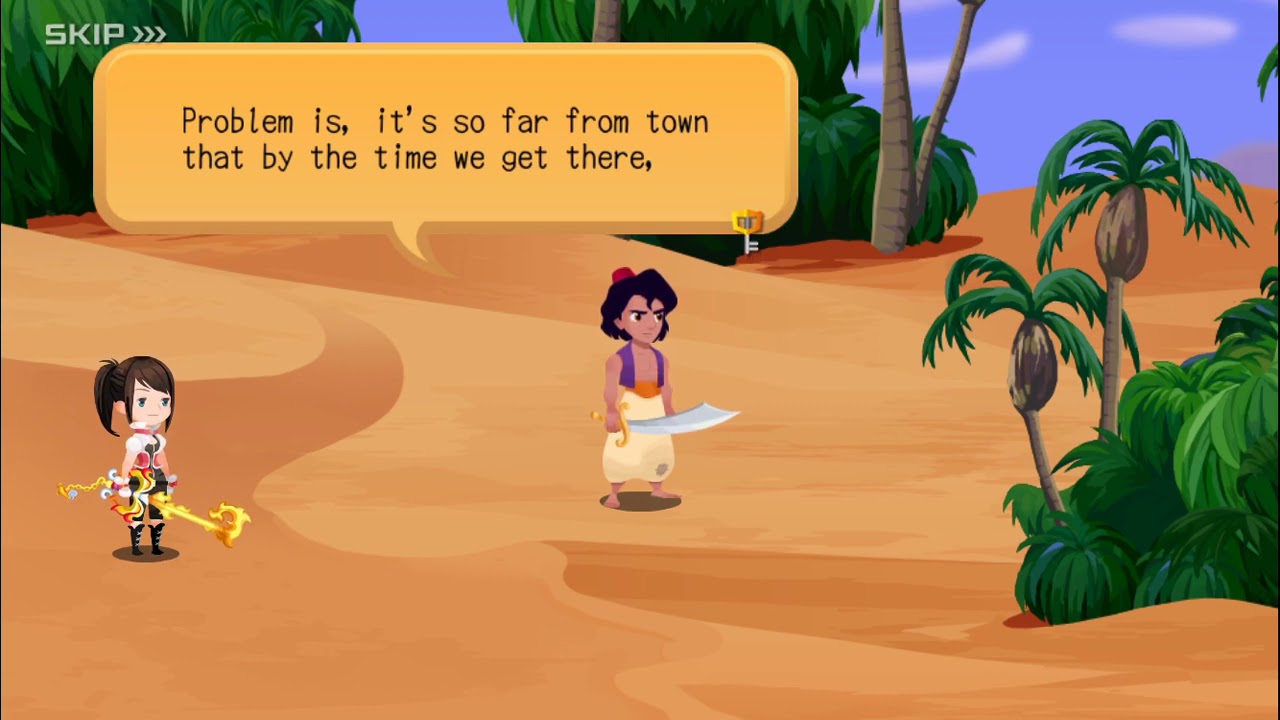Viewport: 1280px width, 720px height.
Task: Skip the cutscene with the SKIP button
Action: (105, 35)
